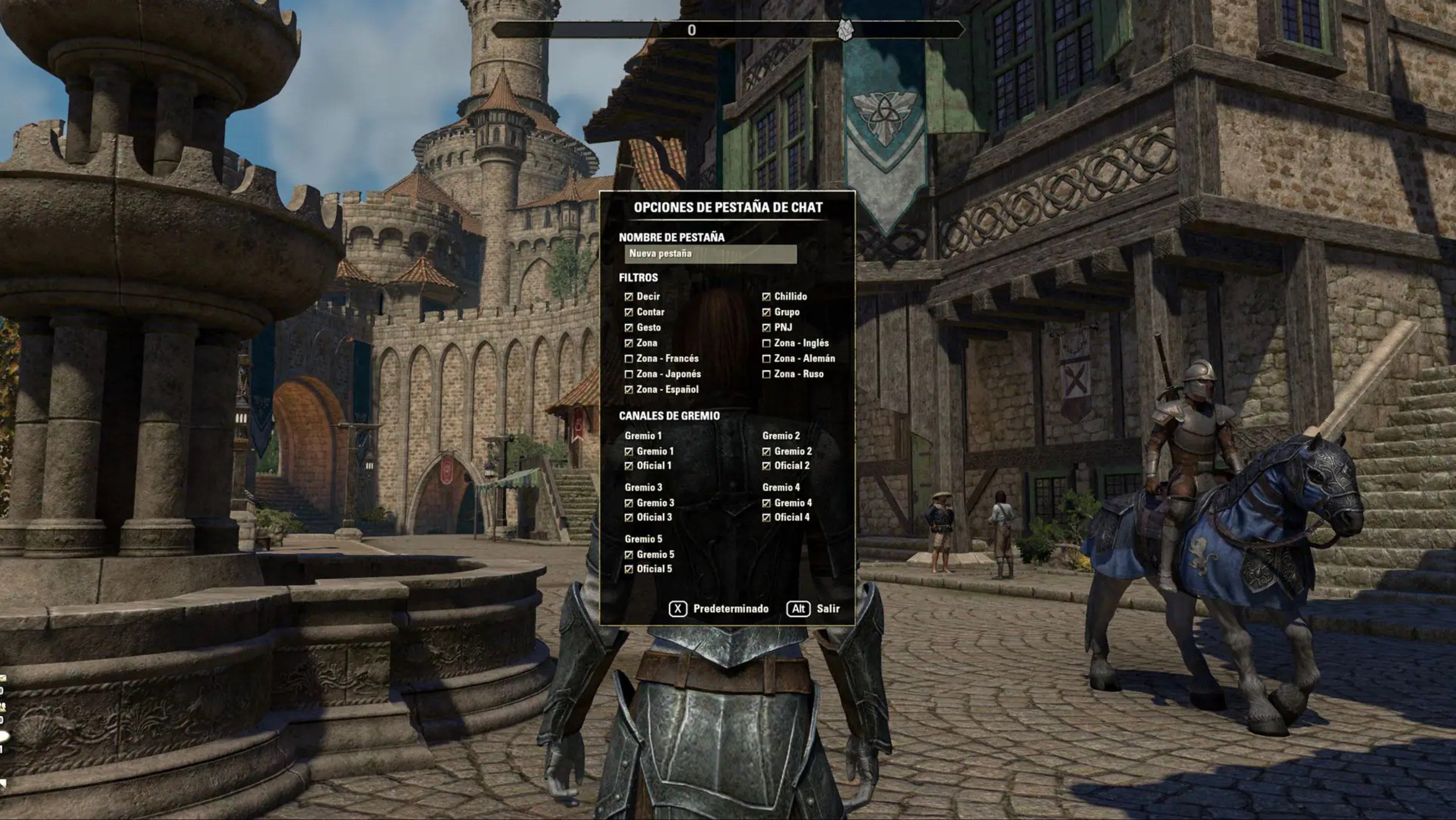Uncheck the "Contar" filter
1456x820 pixels.
[x=629, y=312]
